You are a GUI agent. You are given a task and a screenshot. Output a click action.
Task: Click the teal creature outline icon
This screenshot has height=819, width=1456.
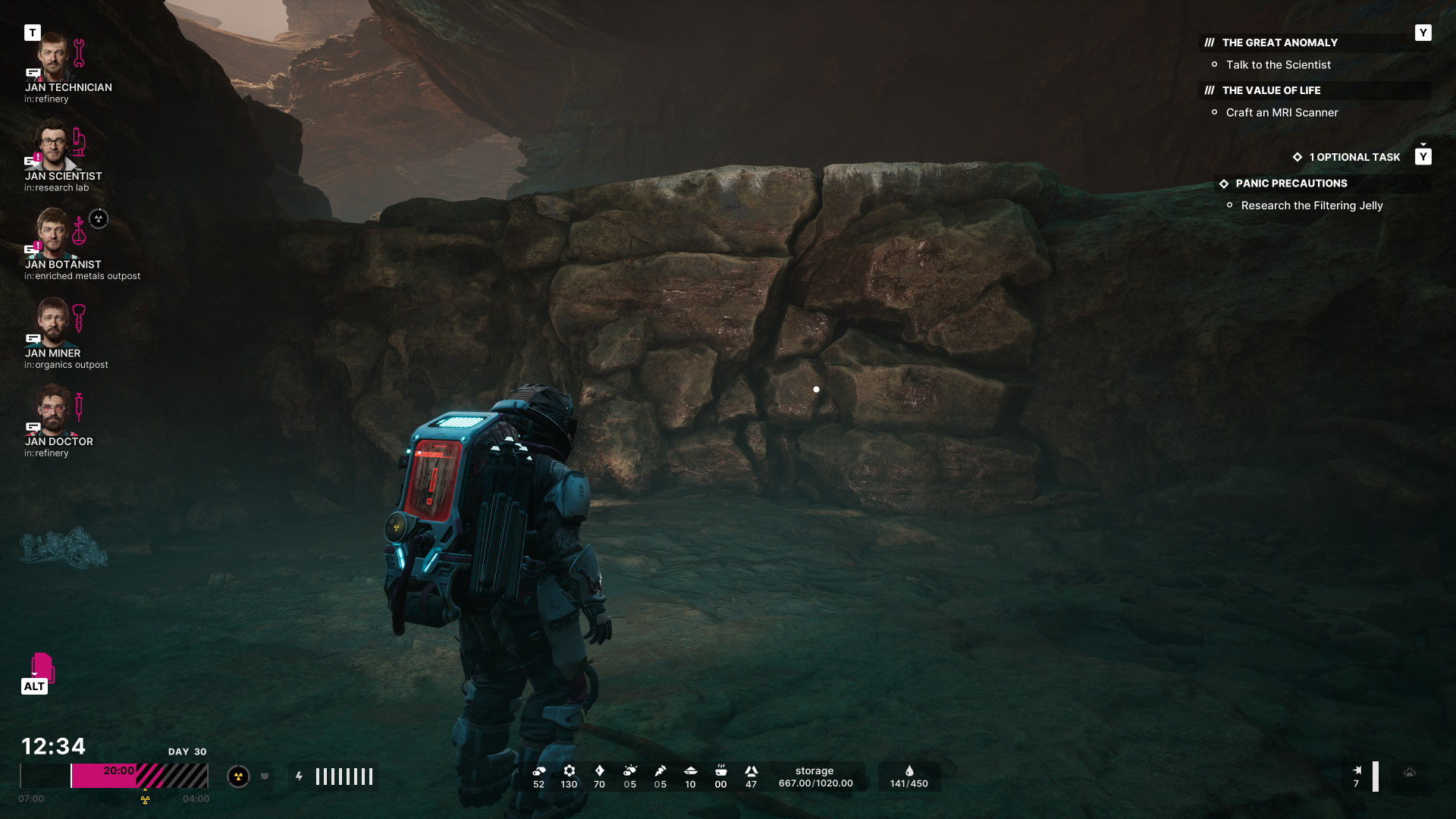[64, 548]
